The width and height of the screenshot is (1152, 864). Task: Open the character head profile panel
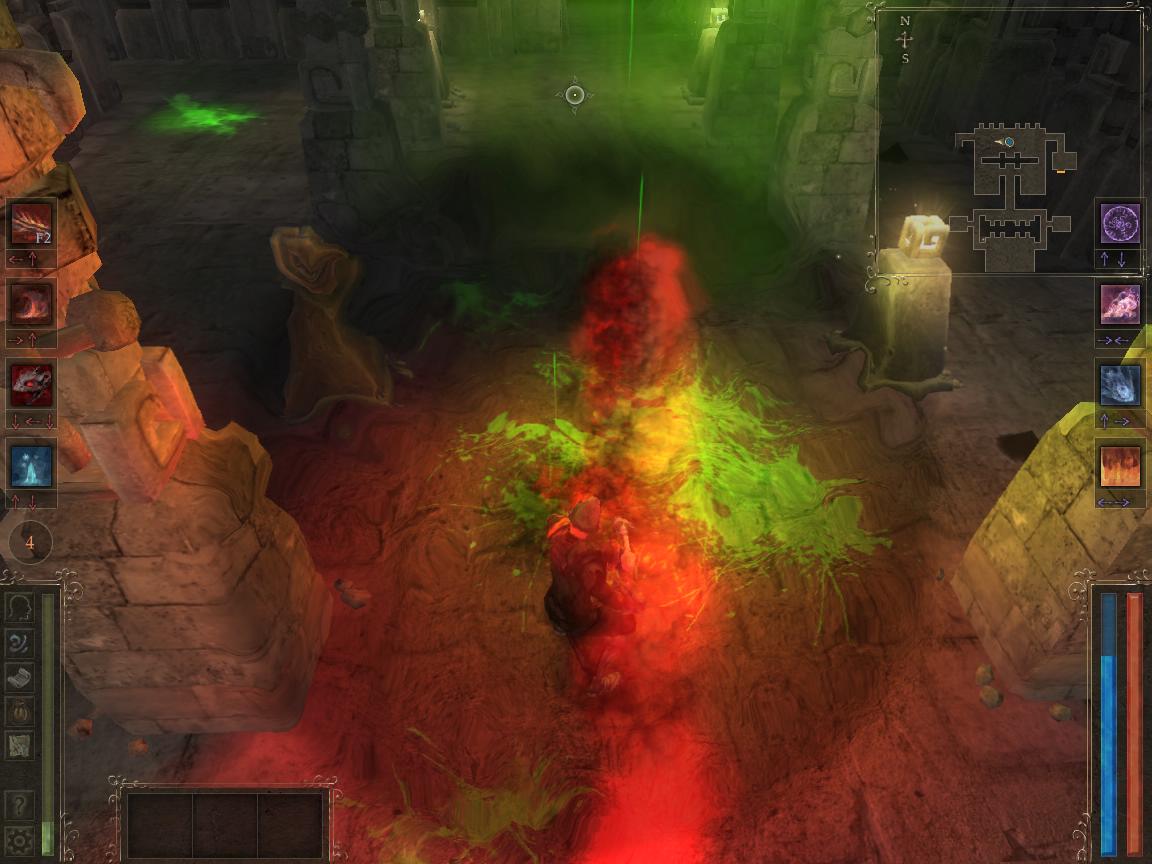coord(19,607)
